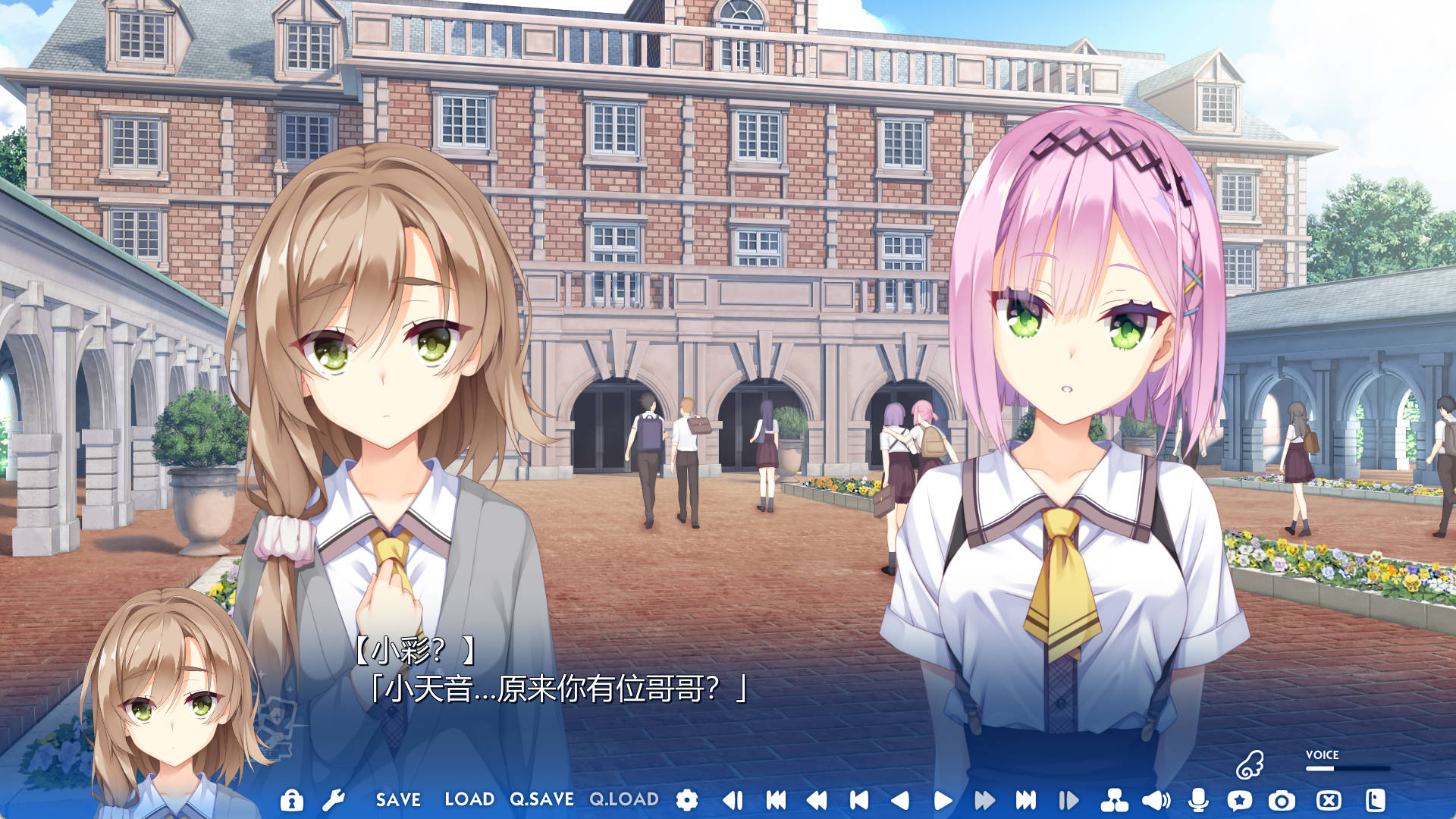Open the LOAD menu
1456x819 pixels.
pos(469,800)
